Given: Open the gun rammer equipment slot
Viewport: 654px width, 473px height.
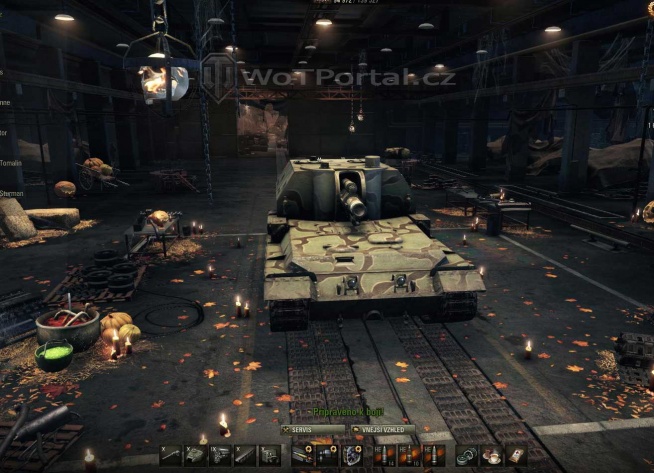Looking at the screenshot, I should tap(302, 455).
